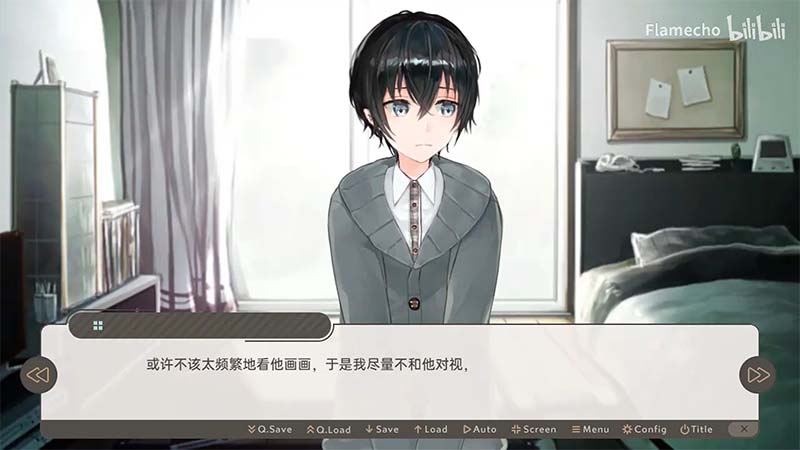Click the Q.Save quick save button
Screen dimensions: 800x450
[270, 429]
